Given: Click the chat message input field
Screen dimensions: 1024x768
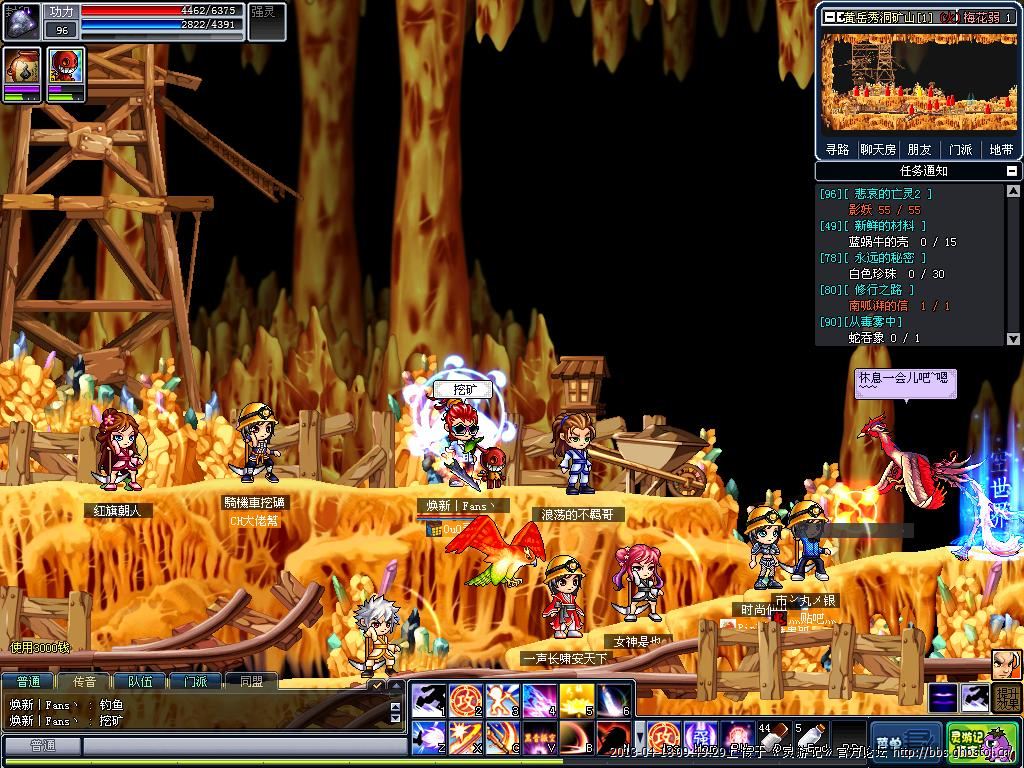Looking at the screenshot, I should coord(240,746).
